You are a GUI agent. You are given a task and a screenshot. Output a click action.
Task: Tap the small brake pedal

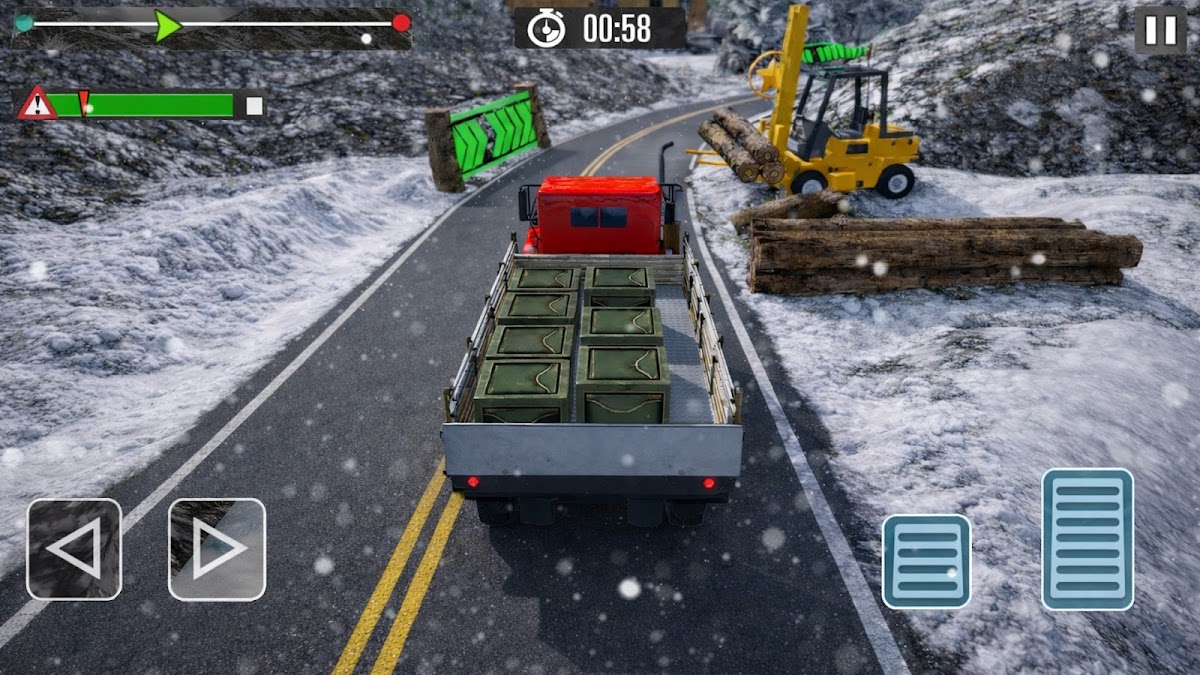point(926,561)
